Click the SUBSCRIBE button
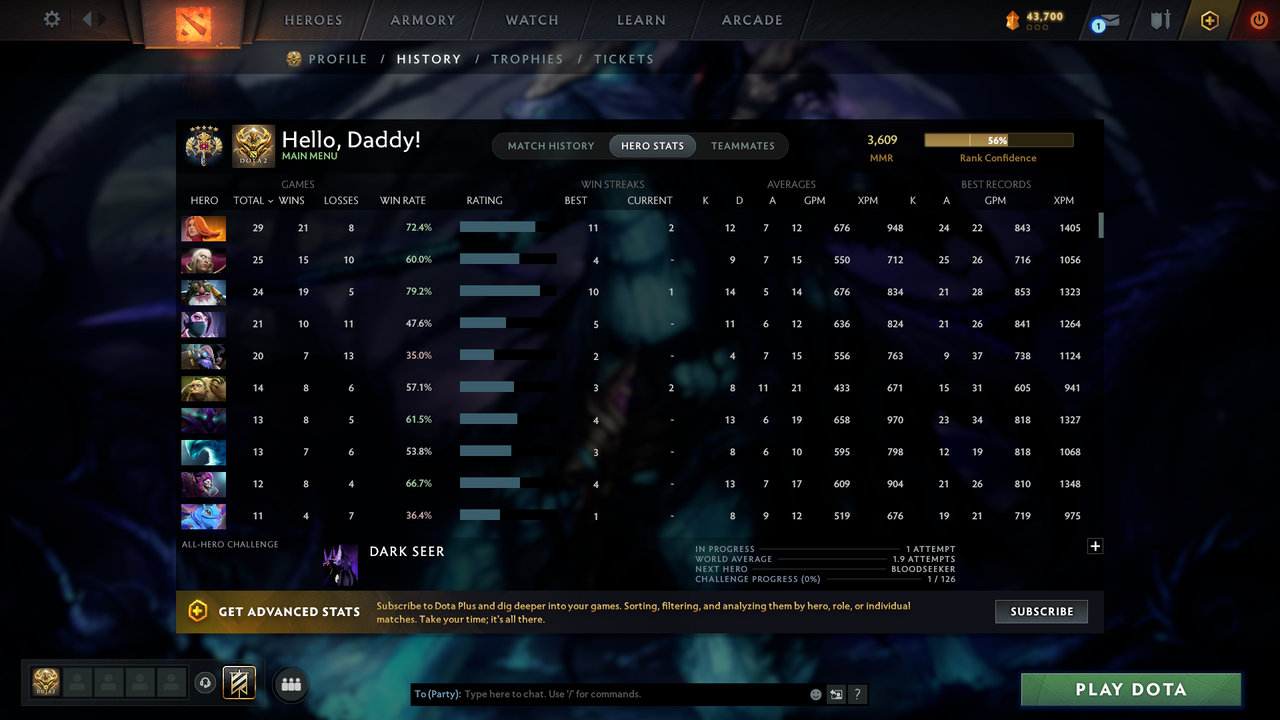 pyautogui.click(x=1041, y=611)
